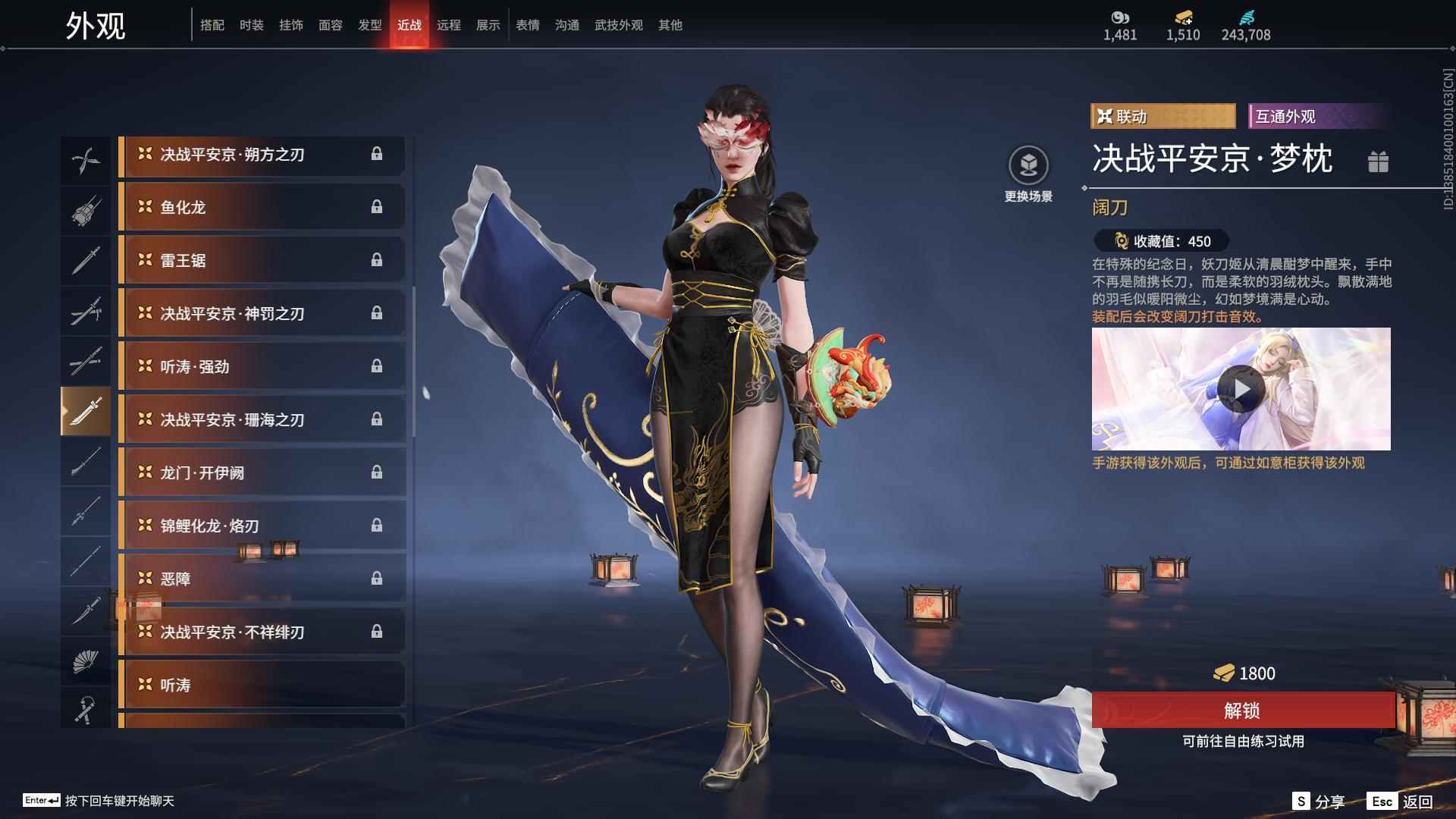Play the skin preview video
Image resolution: width=1456 pixels, height=819 pixels.
pos(1242,389)
